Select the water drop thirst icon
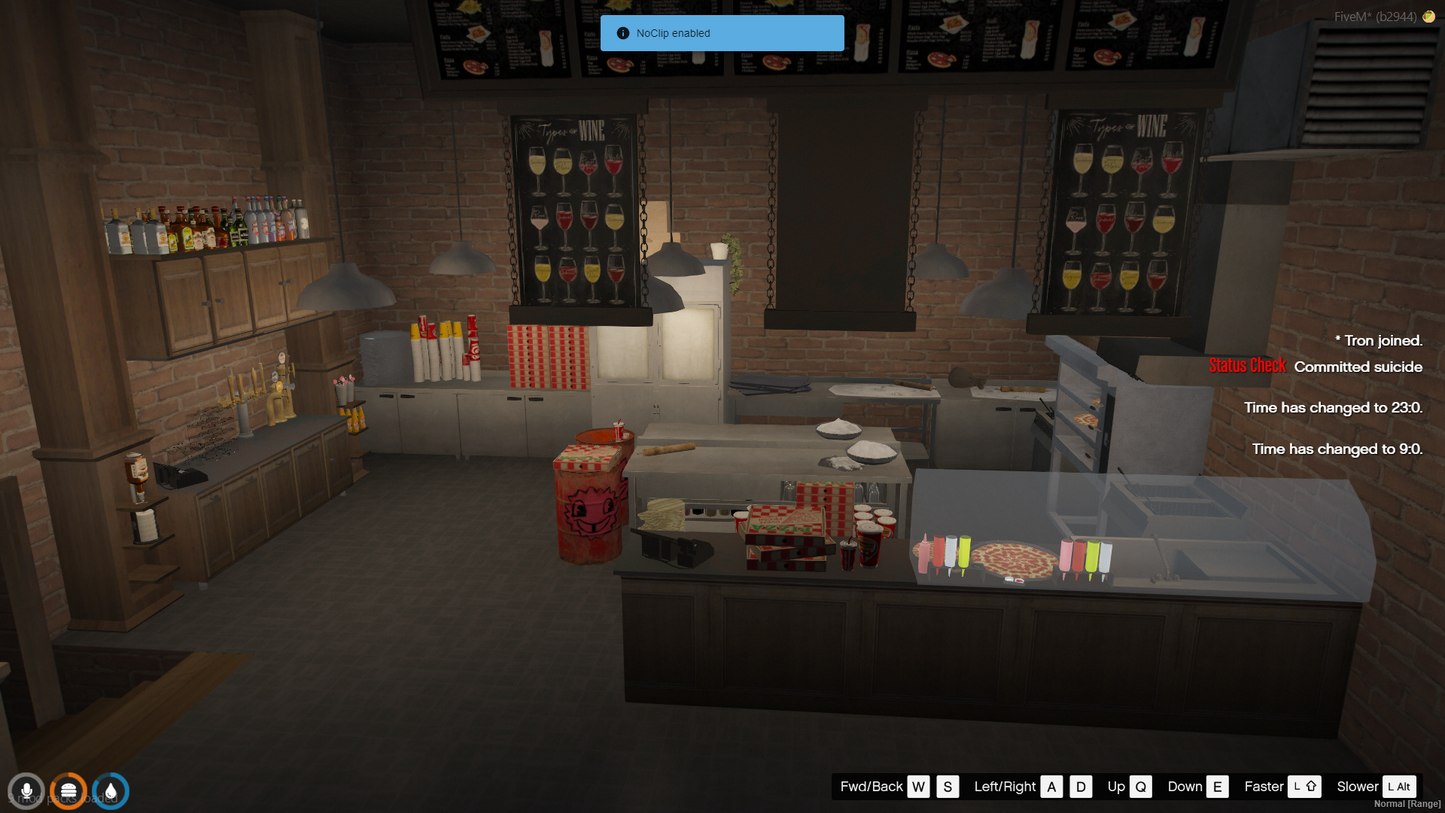Screen dimensions: 1445x813 coord(110,791)
